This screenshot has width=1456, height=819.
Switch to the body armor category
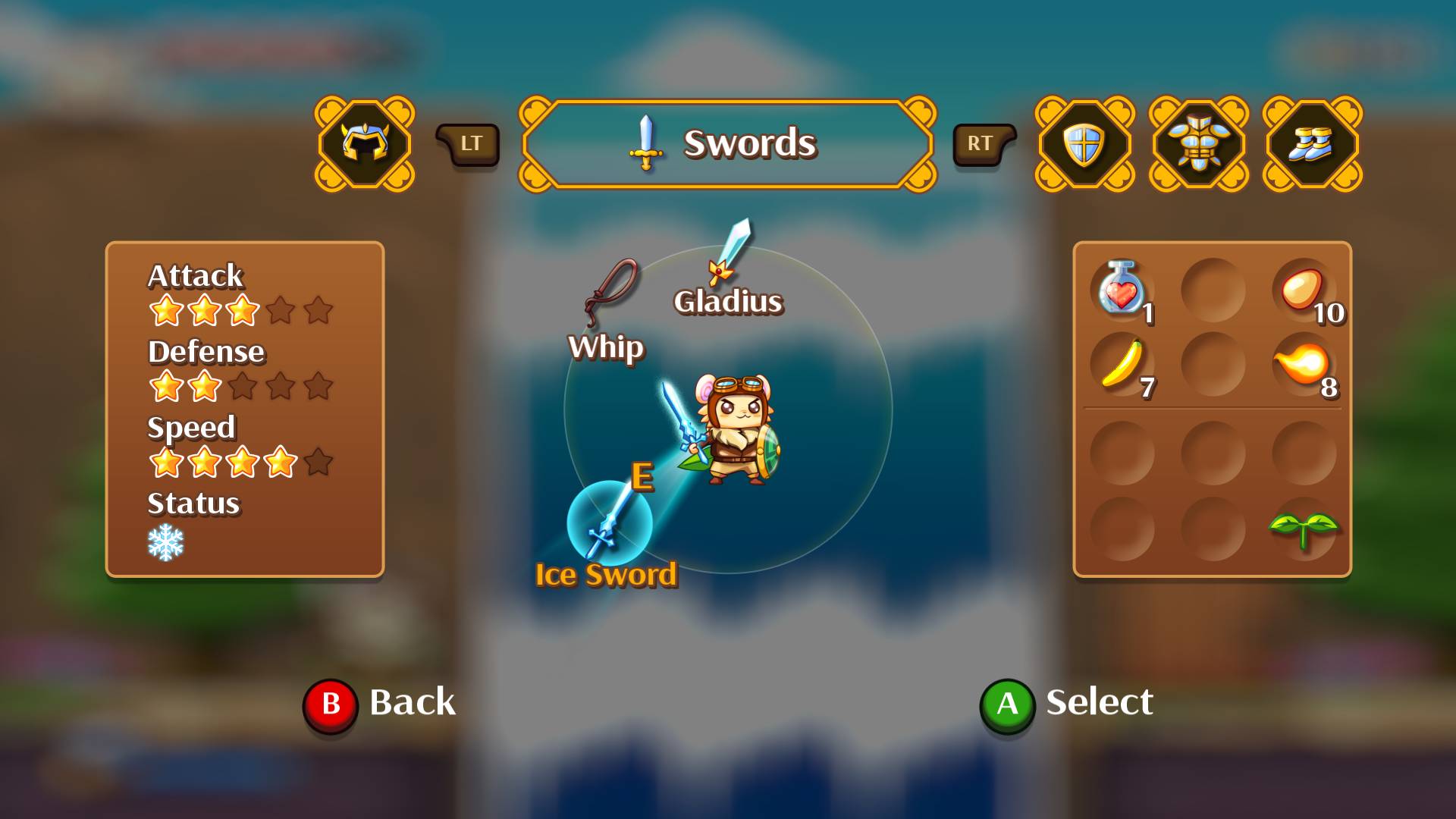click(1198, 143)
